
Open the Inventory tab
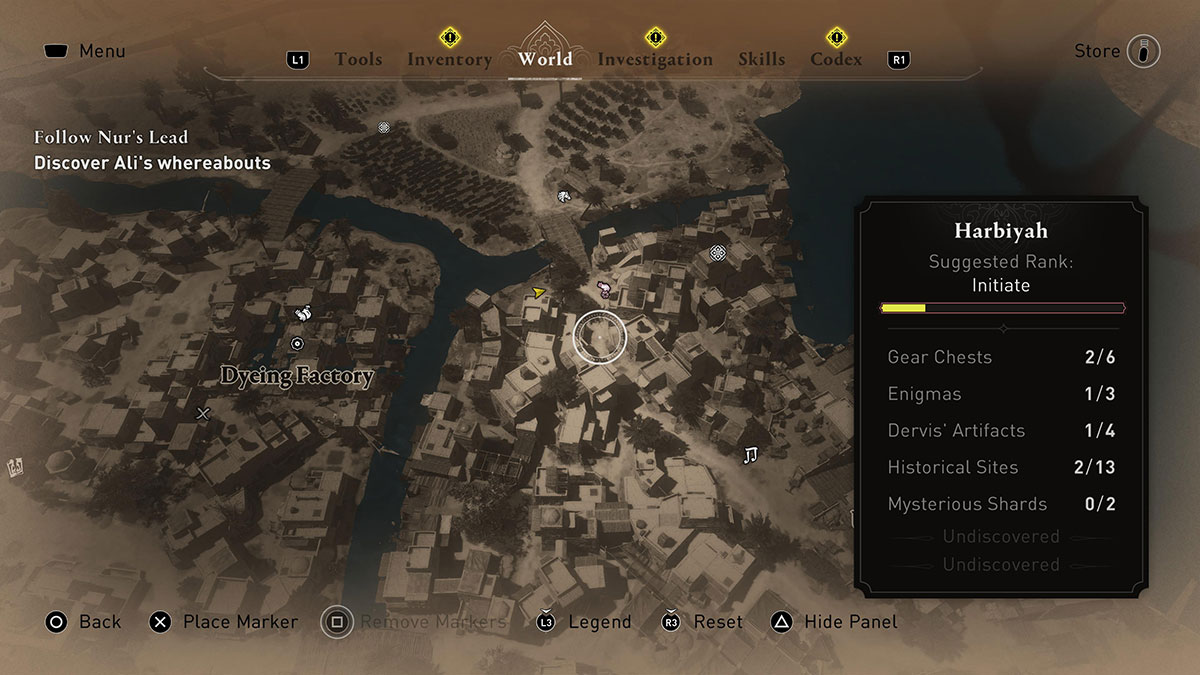click(x=449, y=60)
